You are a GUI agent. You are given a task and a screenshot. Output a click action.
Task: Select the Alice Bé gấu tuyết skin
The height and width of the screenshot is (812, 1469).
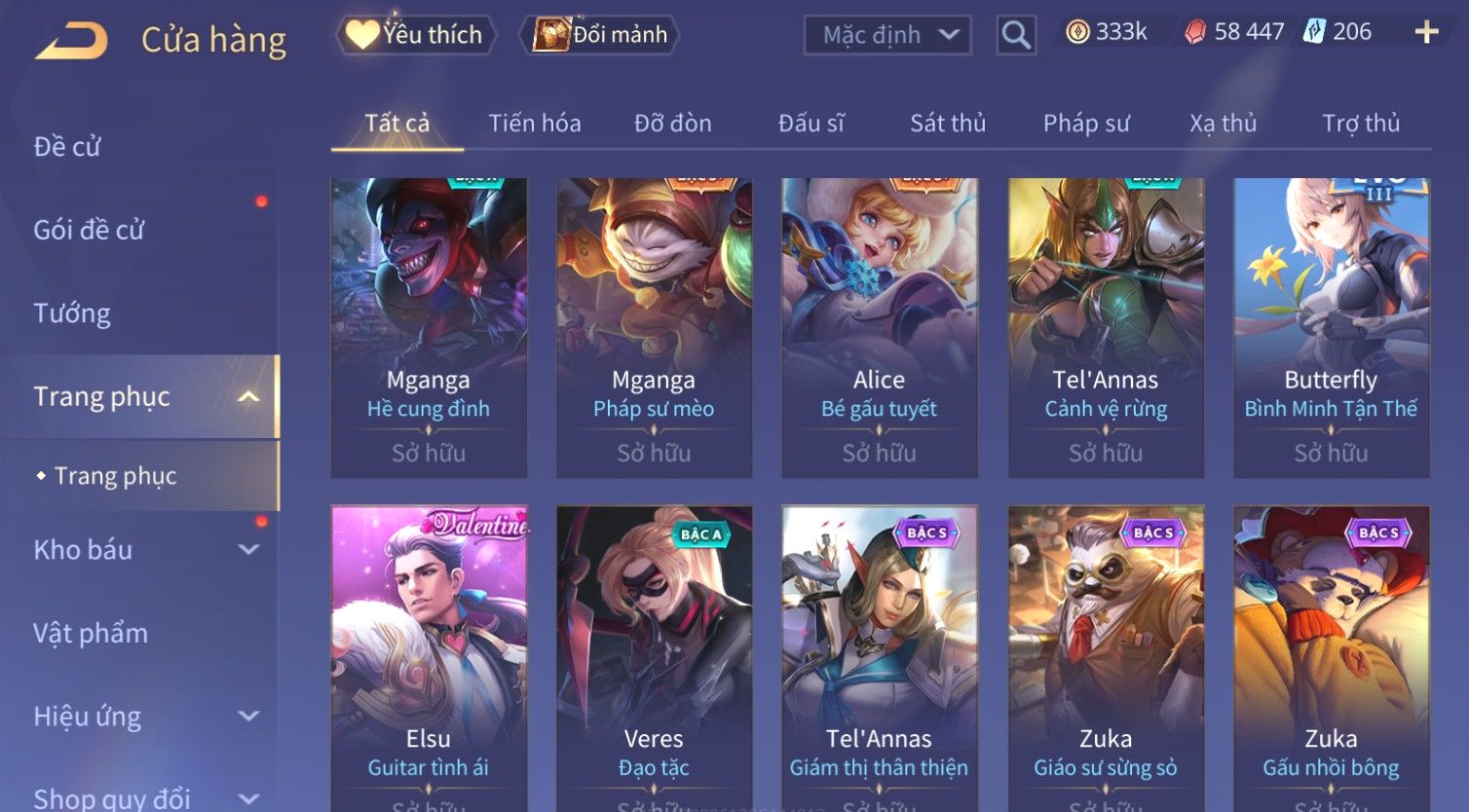click(880, 326)
